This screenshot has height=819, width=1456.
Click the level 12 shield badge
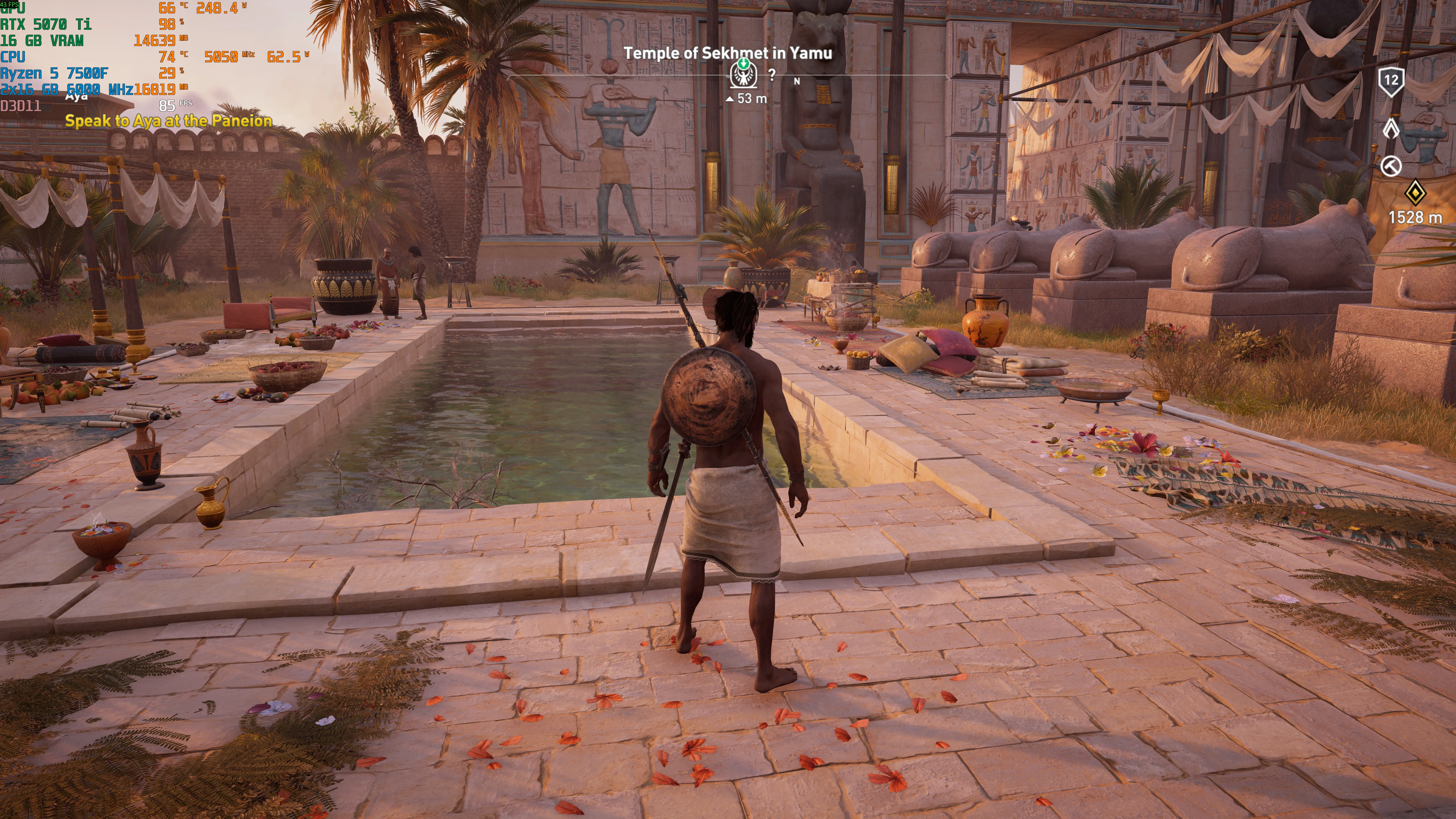coord(1391,81)
